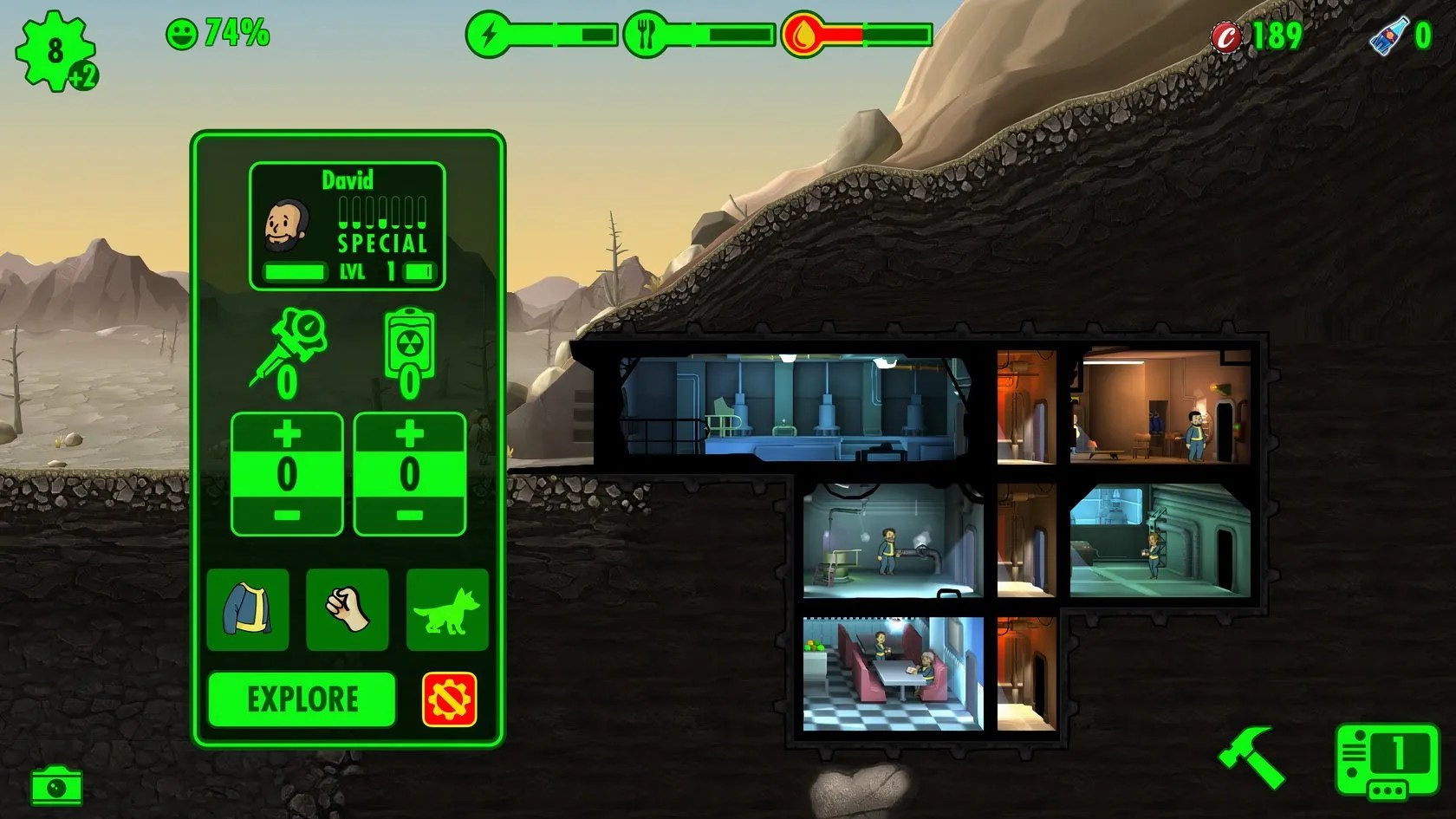The height and width of the screenshot is (819, 1456).
Task: Increase stimpaks with the plus stepper
Action: coord(286,431)
